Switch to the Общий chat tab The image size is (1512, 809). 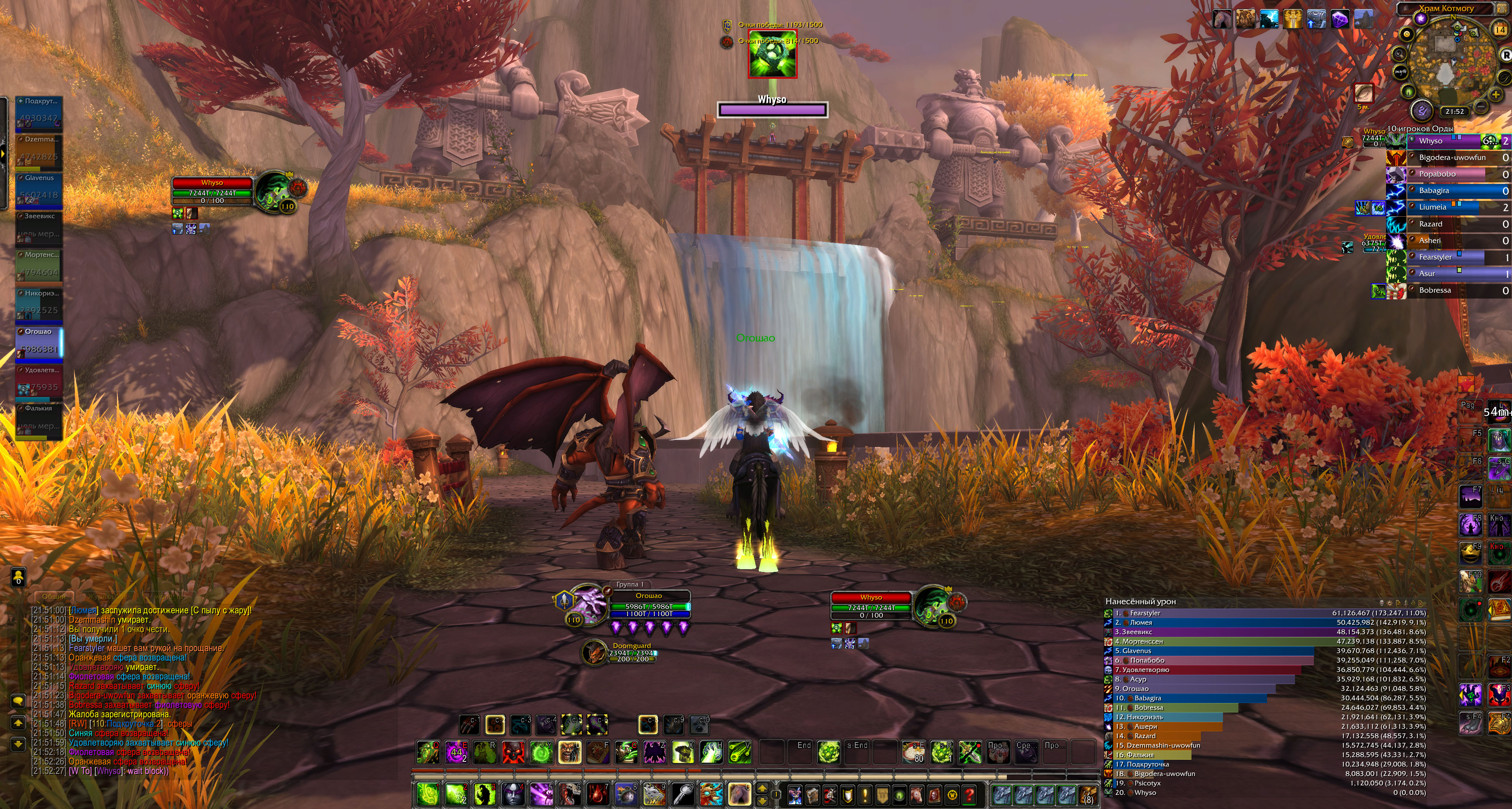[54, 596]
